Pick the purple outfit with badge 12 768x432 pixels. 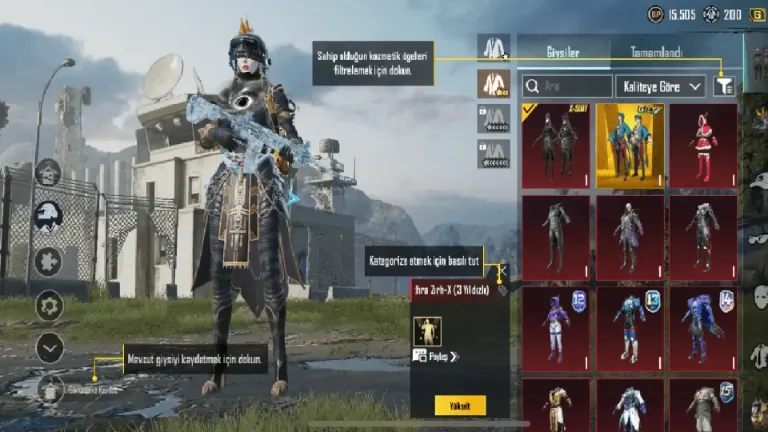coord(554,329)
